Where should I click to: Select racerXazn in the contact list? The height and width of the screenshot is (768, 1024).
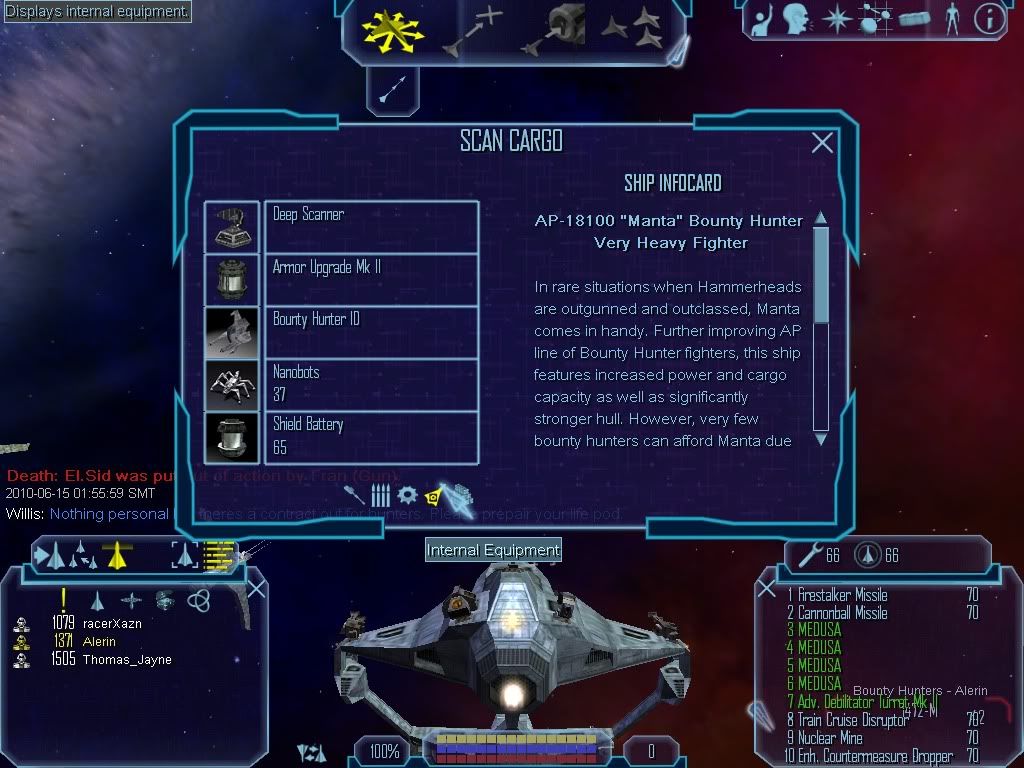pyautogui.click(x=111, y=624)
